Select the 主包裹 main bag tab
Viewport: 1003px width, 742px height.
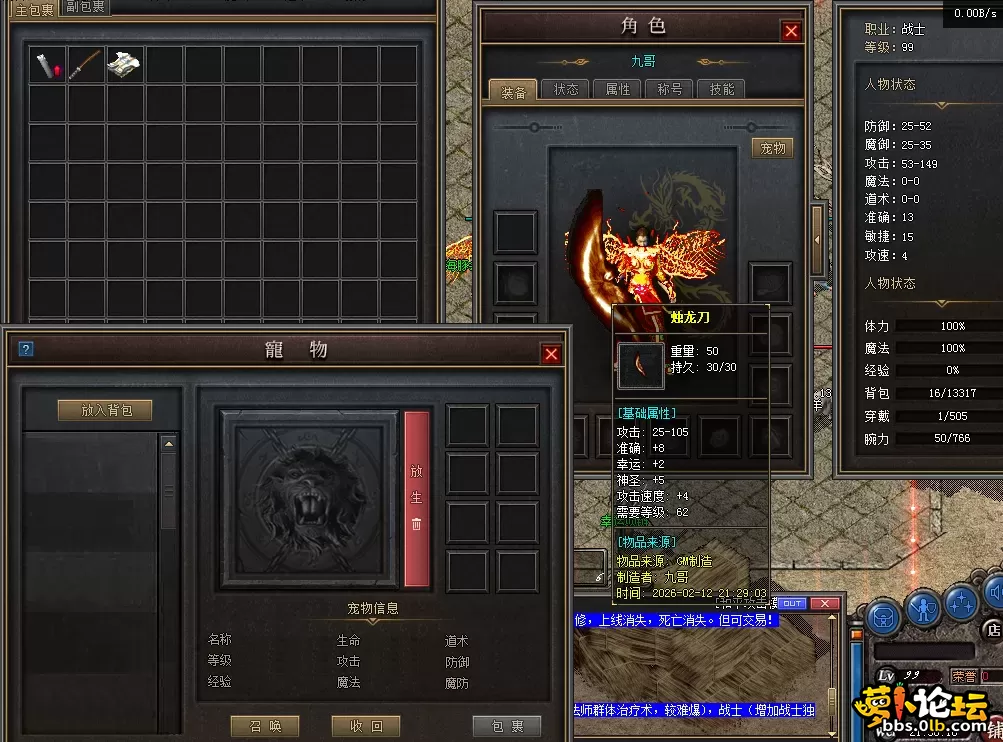coord(34,9)
